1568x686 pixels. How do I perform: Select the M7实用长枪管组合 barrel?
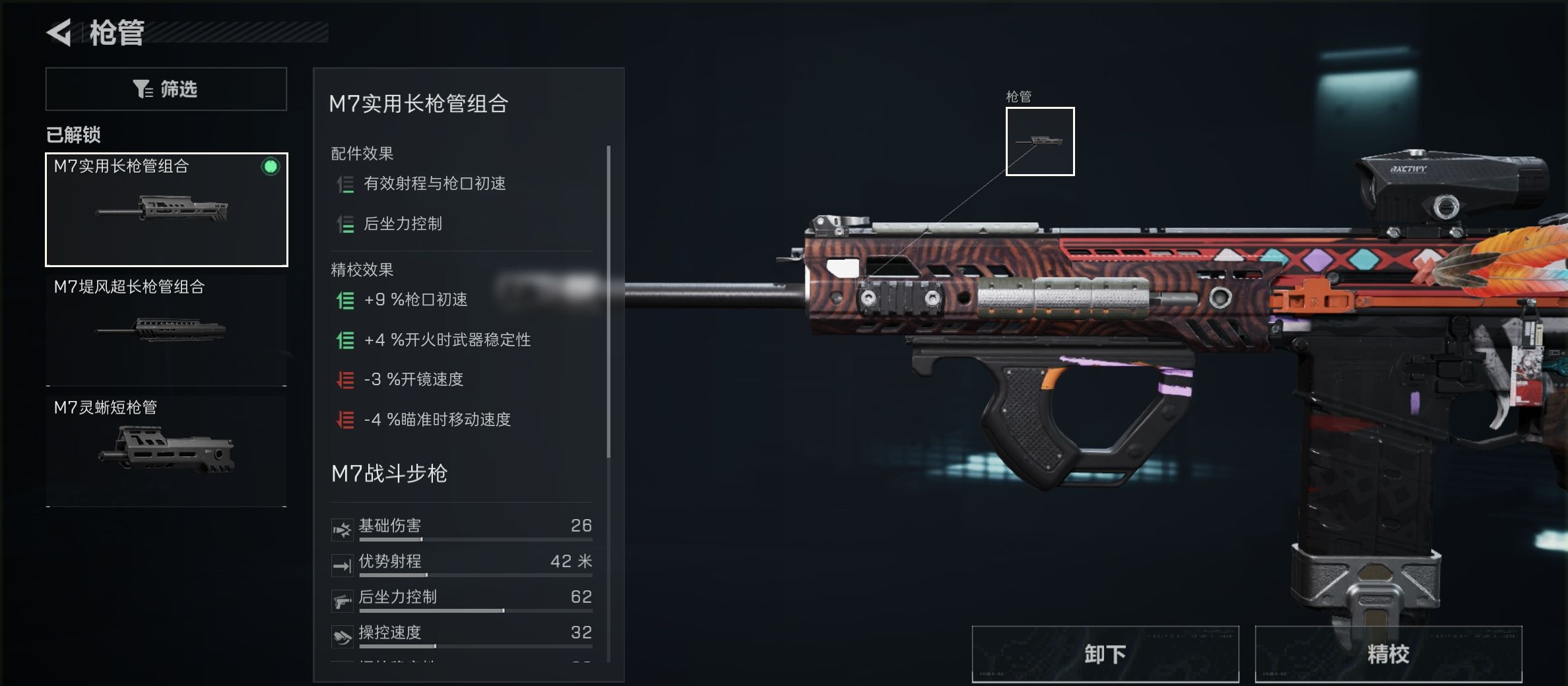(x=166, y=210)
